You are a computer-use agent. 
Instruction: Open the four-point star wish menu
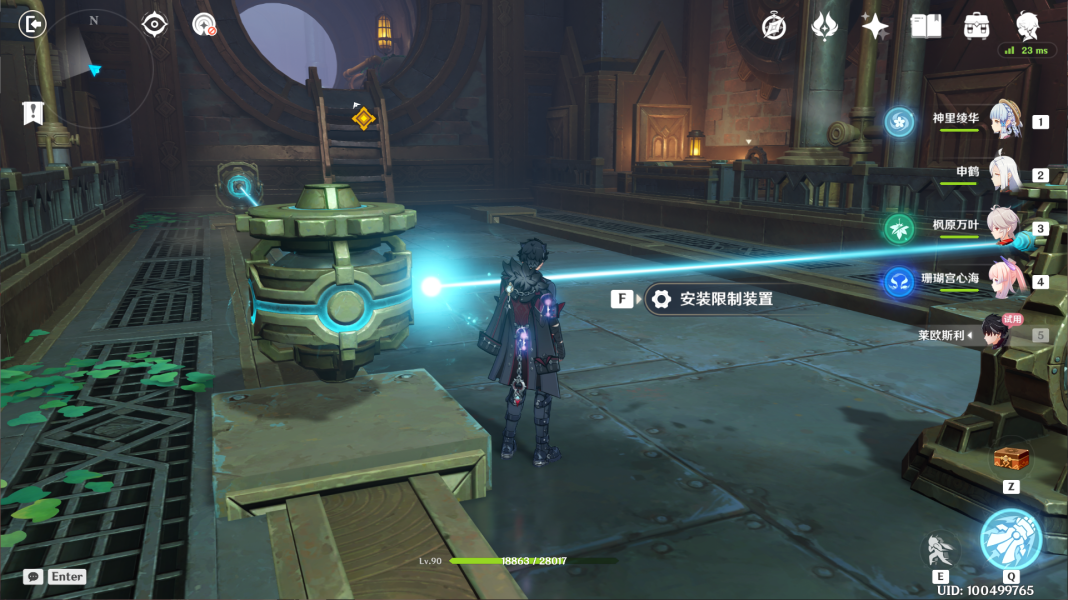click(x=875, y=27)
